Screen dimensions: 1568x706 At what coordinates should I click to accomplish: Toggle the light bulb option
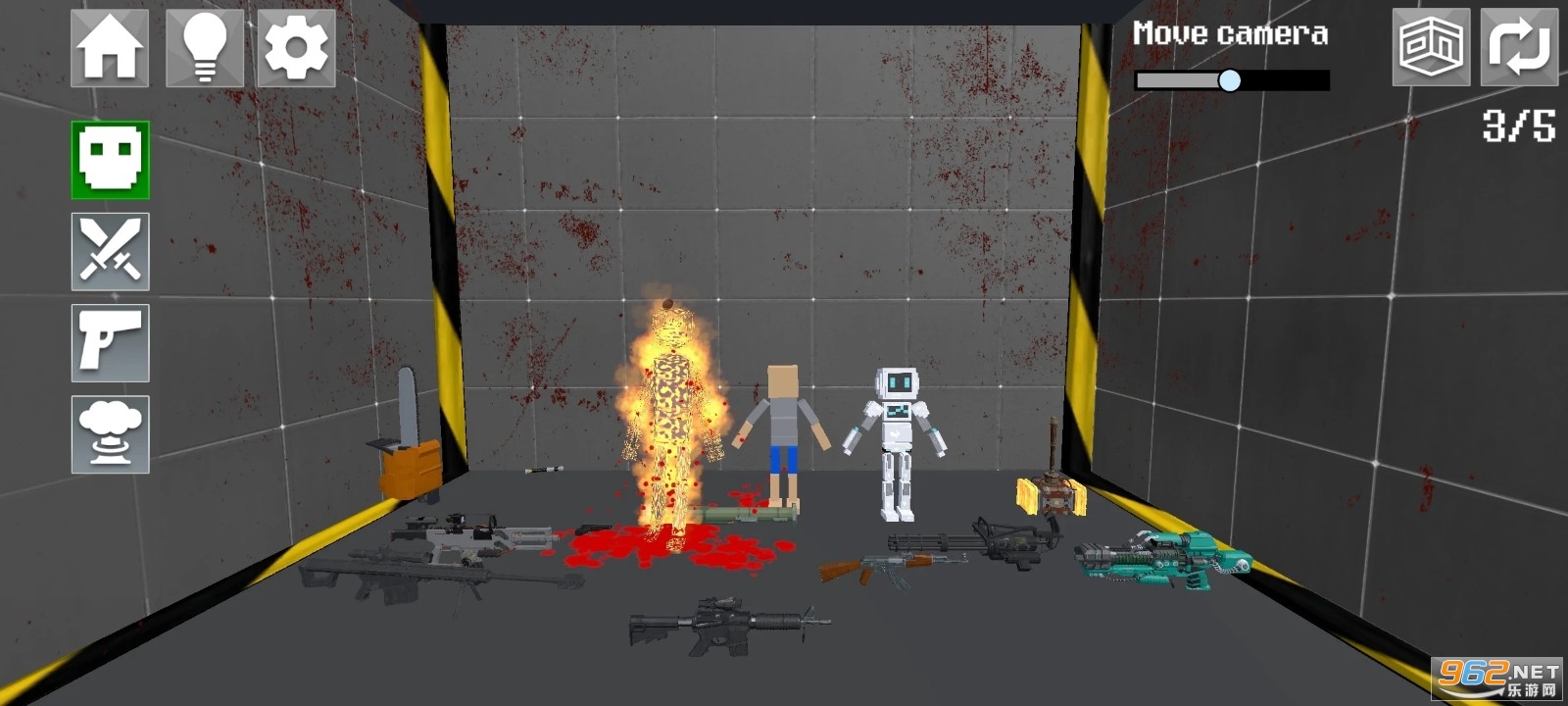[202, 47]
